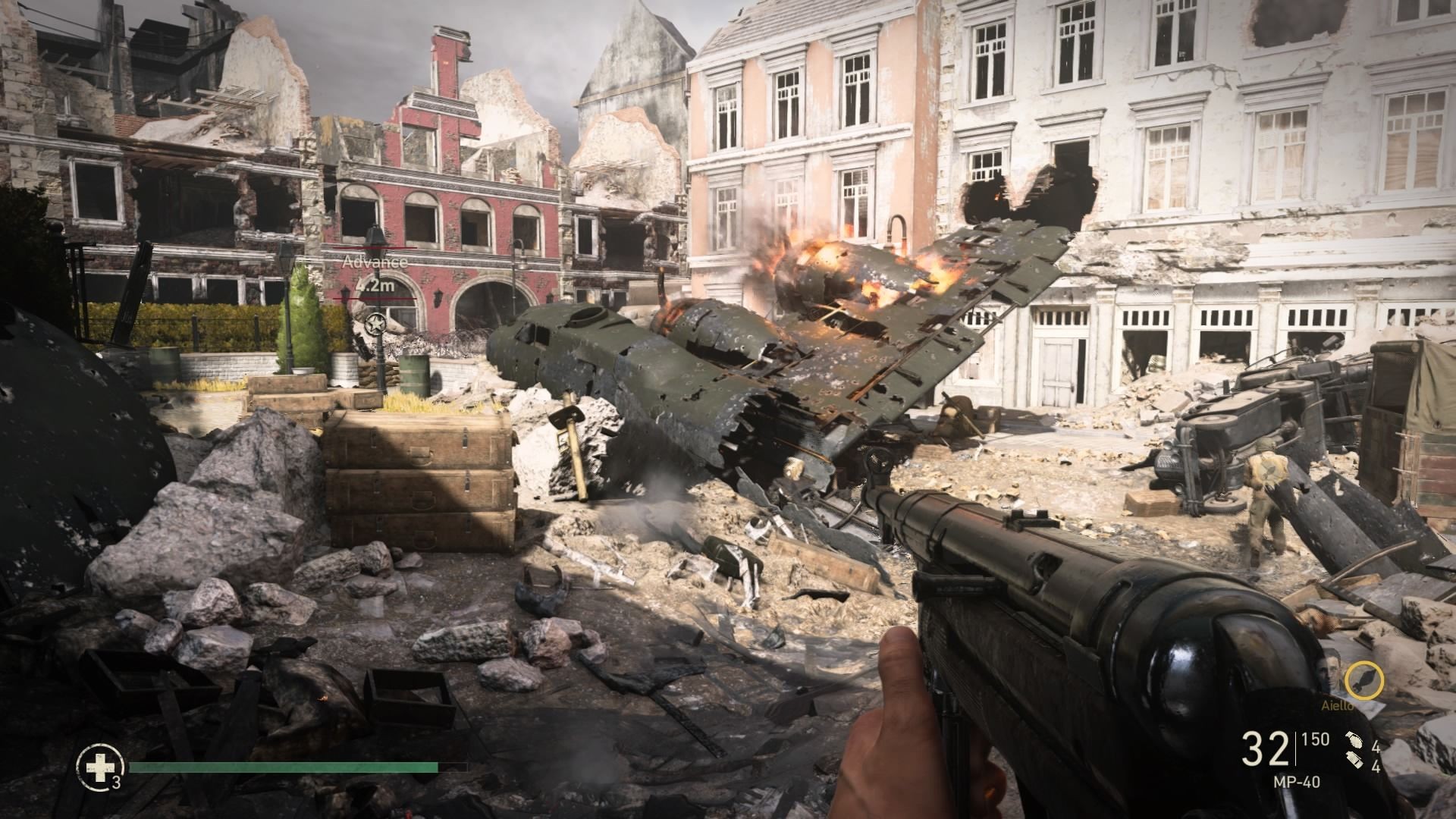Viewport: 1456px width, 819px height.
Task: Activate Aiello's yellow-ringed mortar ability
Action: (x=1364, y=681)
